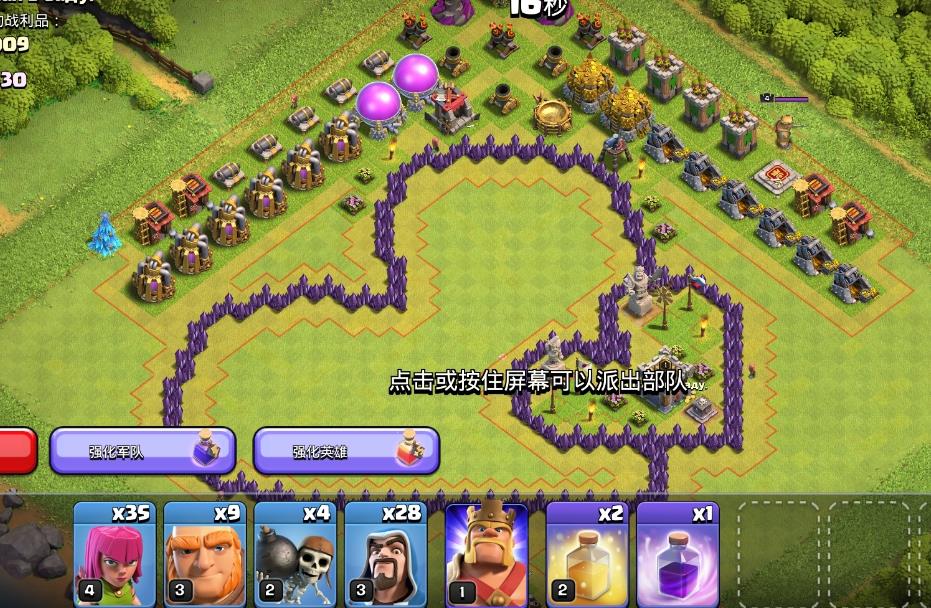This screenshot has width=931, height=608.
Task: Tap the 强化军队 army boost button
Action: (142, 451)
